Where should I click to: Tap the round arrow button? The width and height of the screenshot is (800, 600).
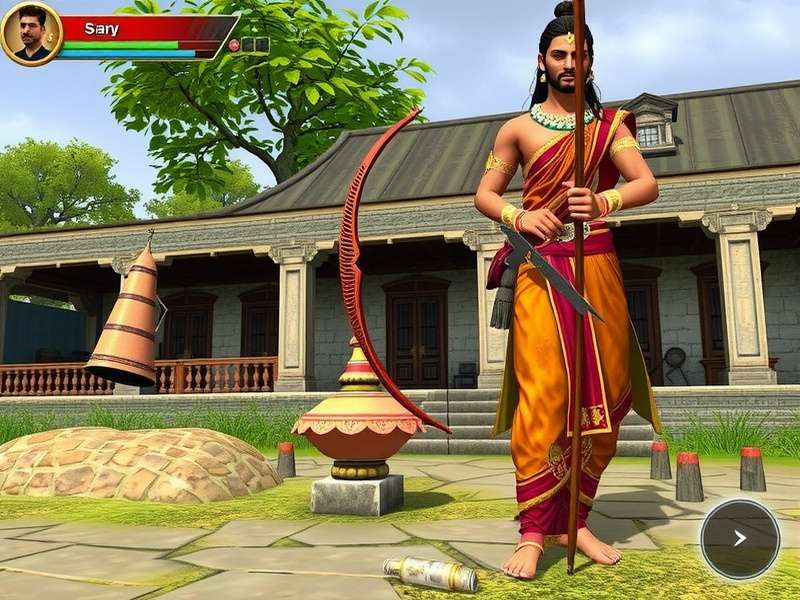pyautogui.click(x=740, y=539)
